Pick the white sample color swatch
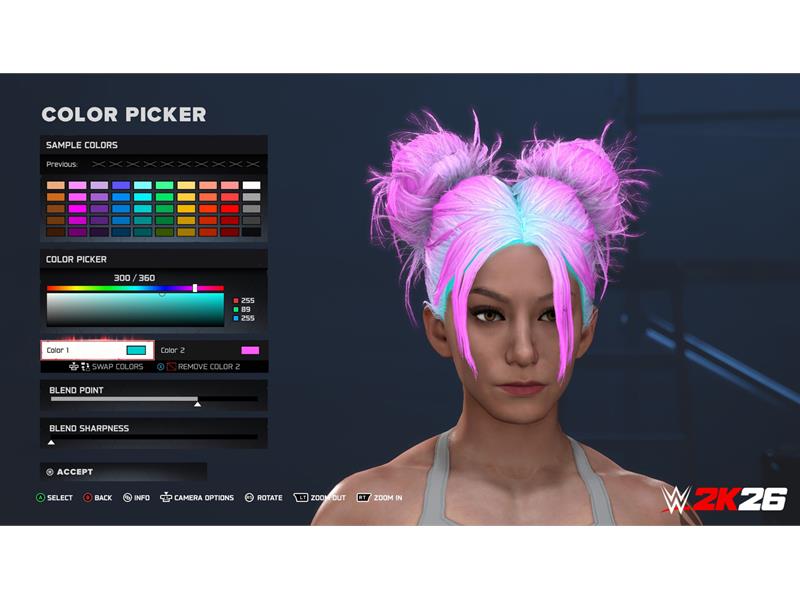Viewport: 800px width, 600px height. (251, 185)
